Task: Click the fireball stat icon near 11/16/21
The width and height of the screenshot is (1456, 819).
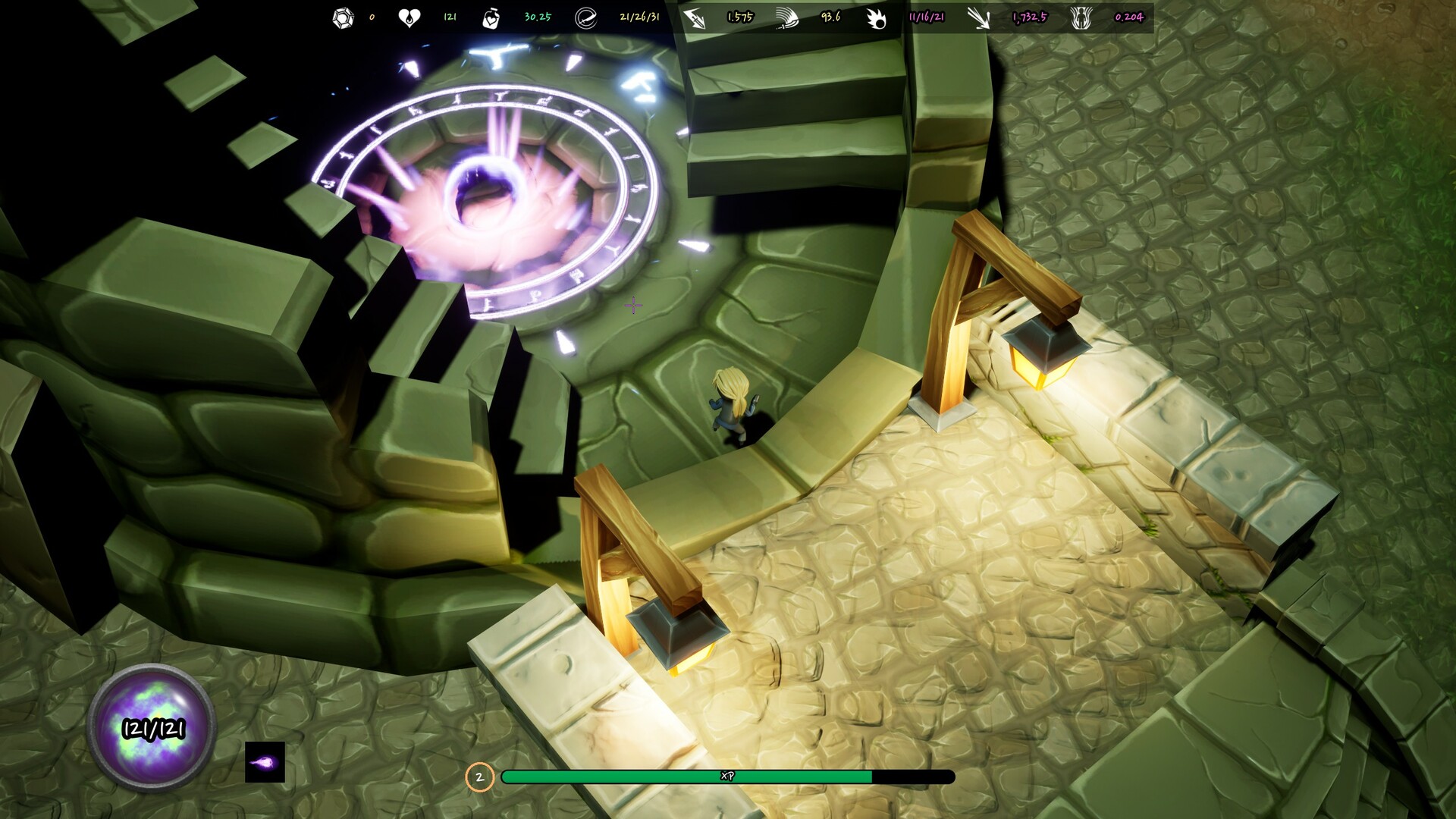Action: coord(876,17)
